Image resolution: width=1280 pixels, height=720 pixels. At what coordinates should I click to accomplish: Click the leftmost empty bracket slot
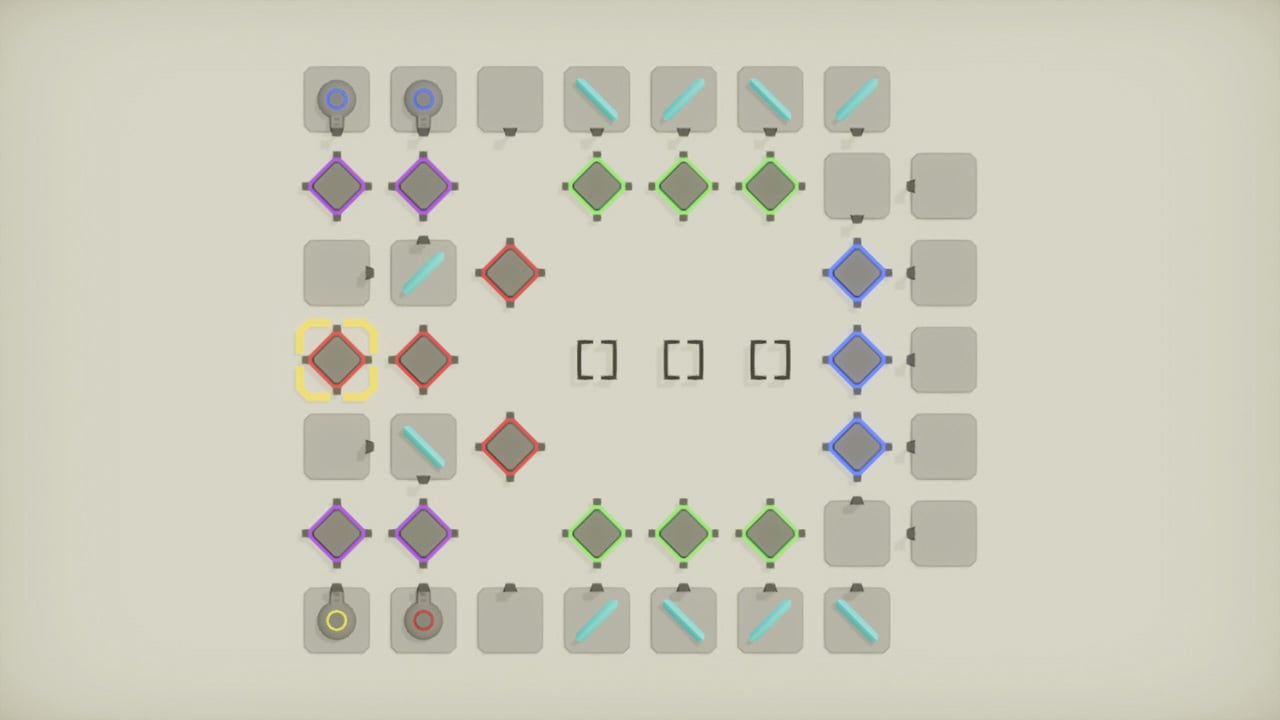point(596,360)
